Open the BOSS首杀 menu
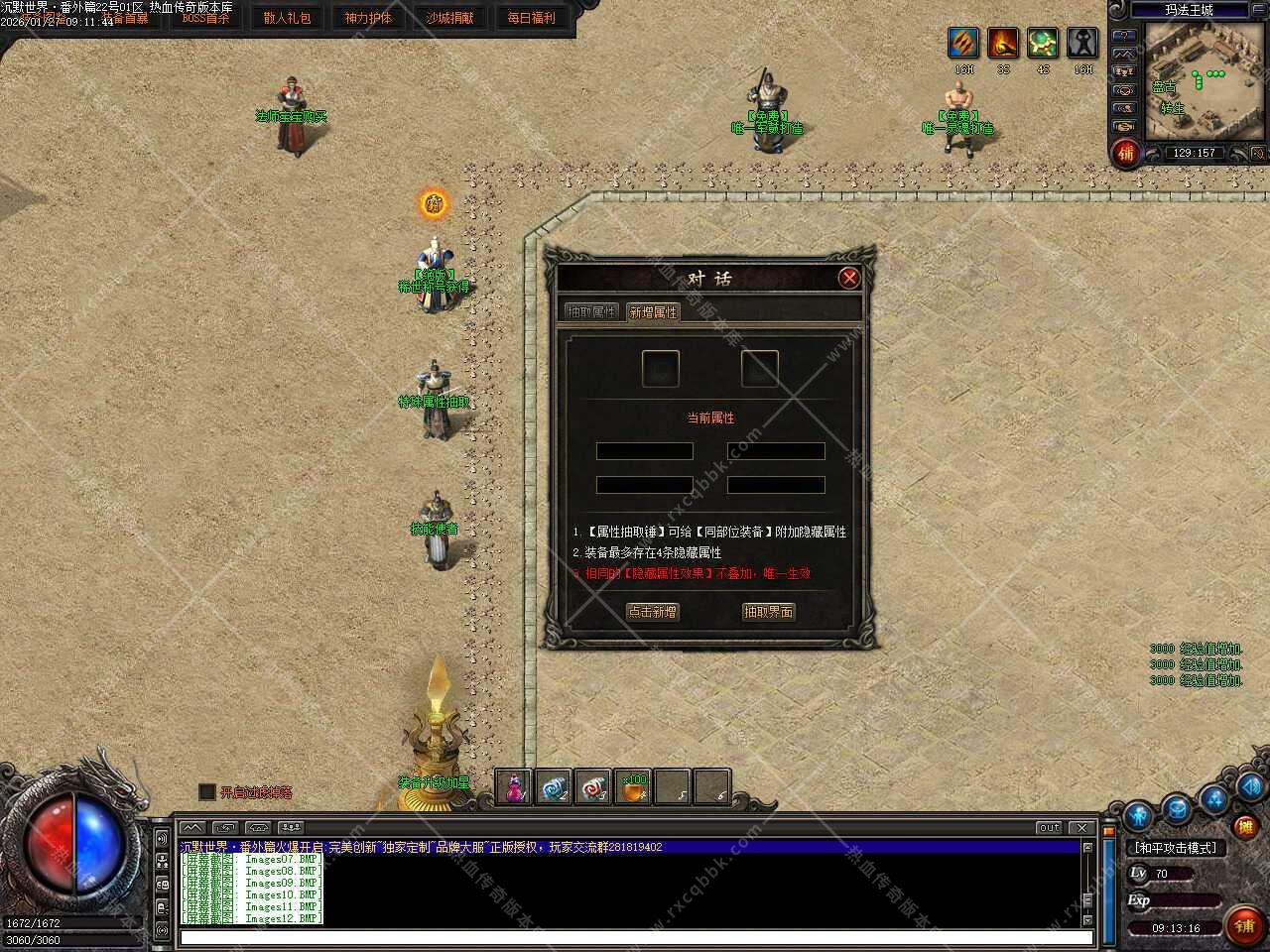The height and width of the screenshot is (952, 1270). (x=205, y=18)
